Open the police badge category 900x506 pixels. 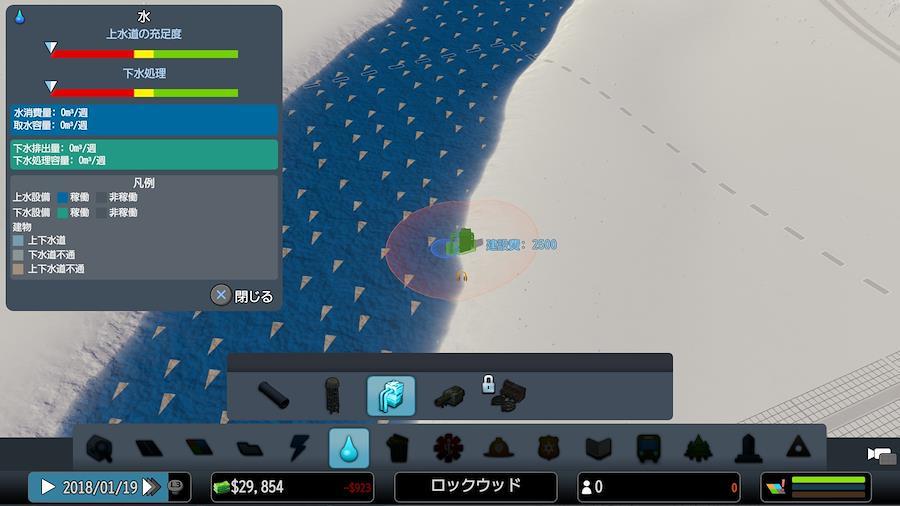tap(548, 448)
